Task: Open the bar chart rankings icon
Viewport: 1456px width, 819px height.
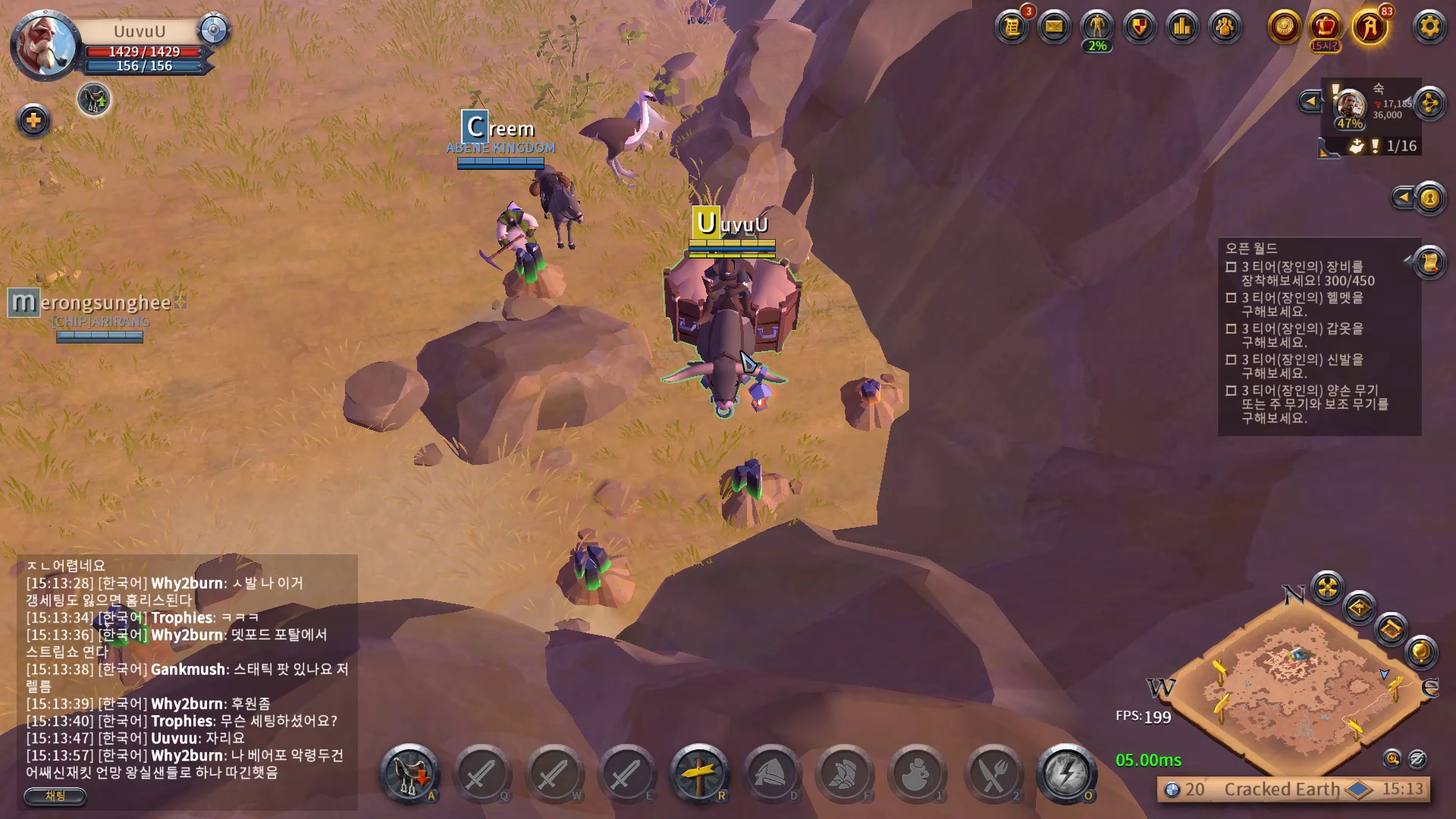Action: pos(1182,27)
